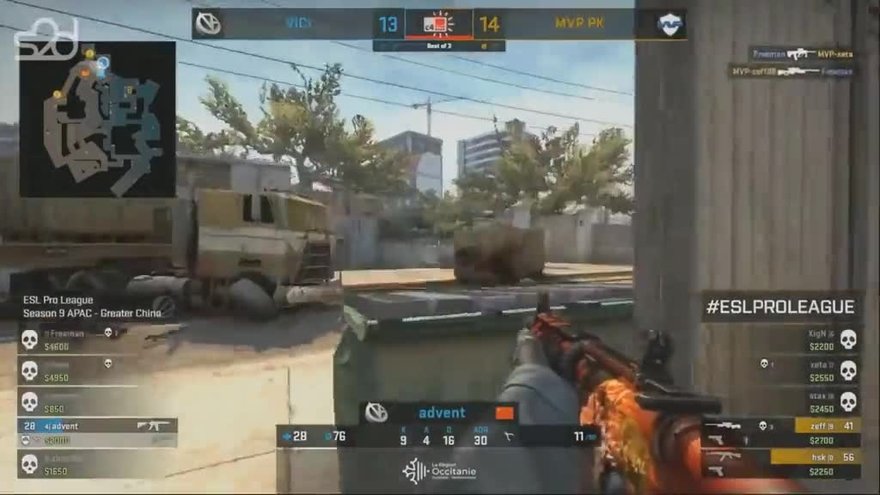Click the radar minimap
880x495 pixels.
pyautogui.click(x=98, y=120)
